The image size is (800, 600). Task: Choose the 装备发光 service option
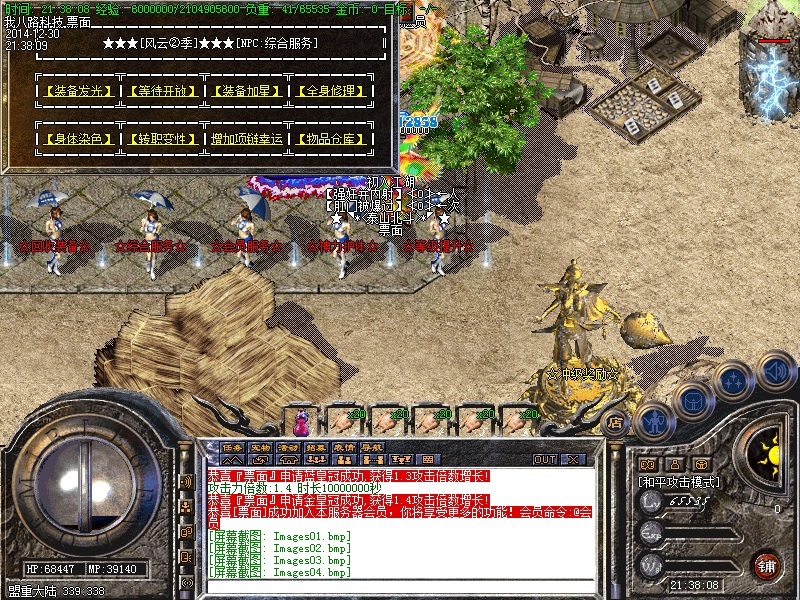click(x=76, y=91)
